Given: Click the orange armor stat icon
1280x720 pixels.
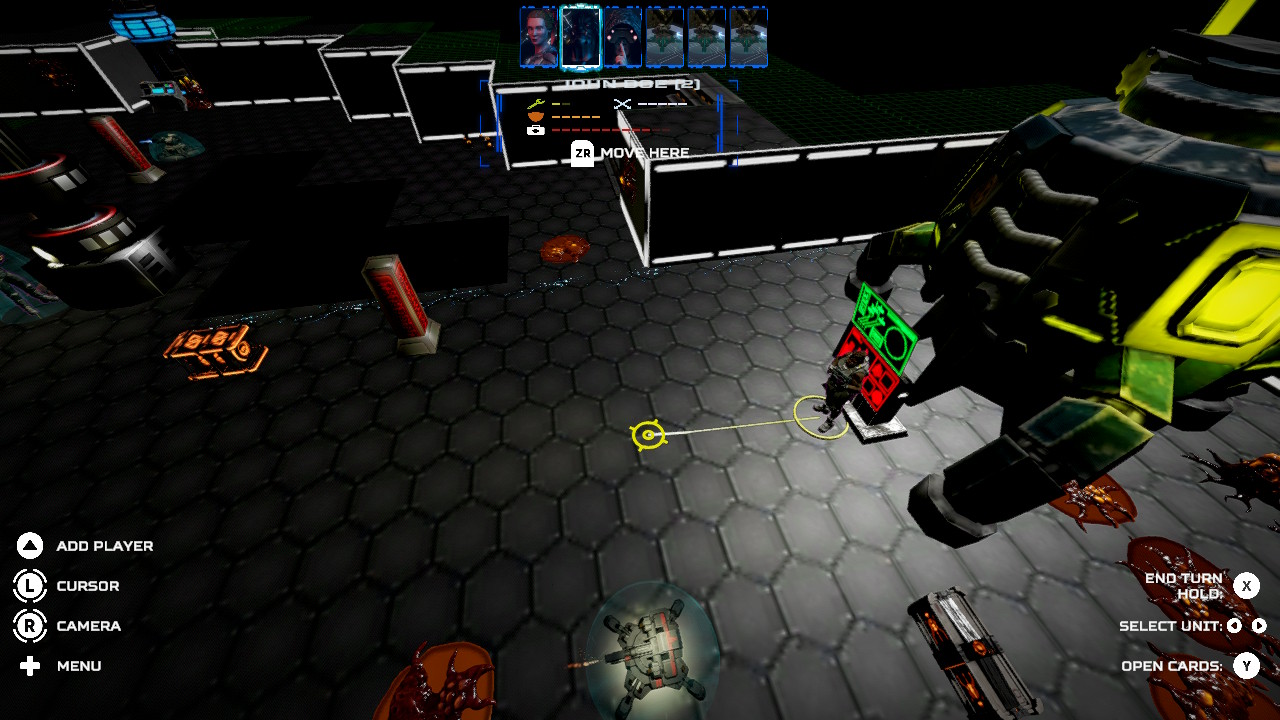Looking at the screenshot, I should (x=536, y=116).
